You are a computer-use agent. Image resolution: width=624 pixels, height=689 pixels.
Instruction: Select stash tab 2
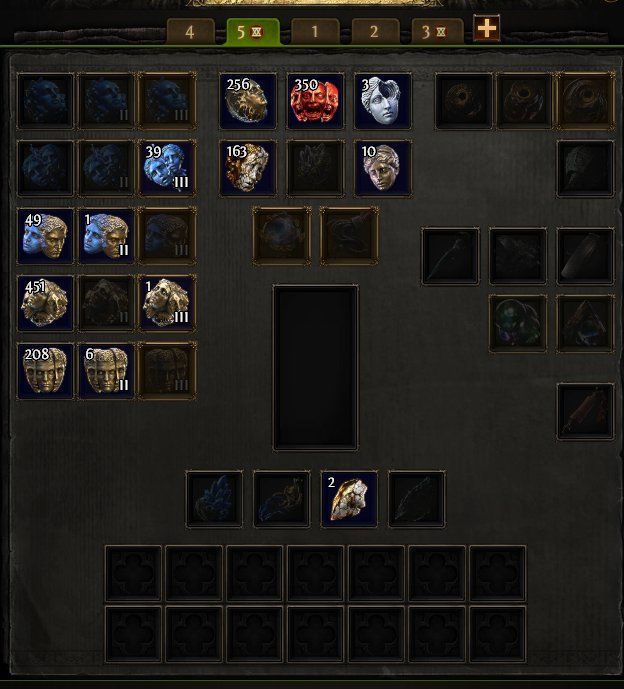click(374, 32)
